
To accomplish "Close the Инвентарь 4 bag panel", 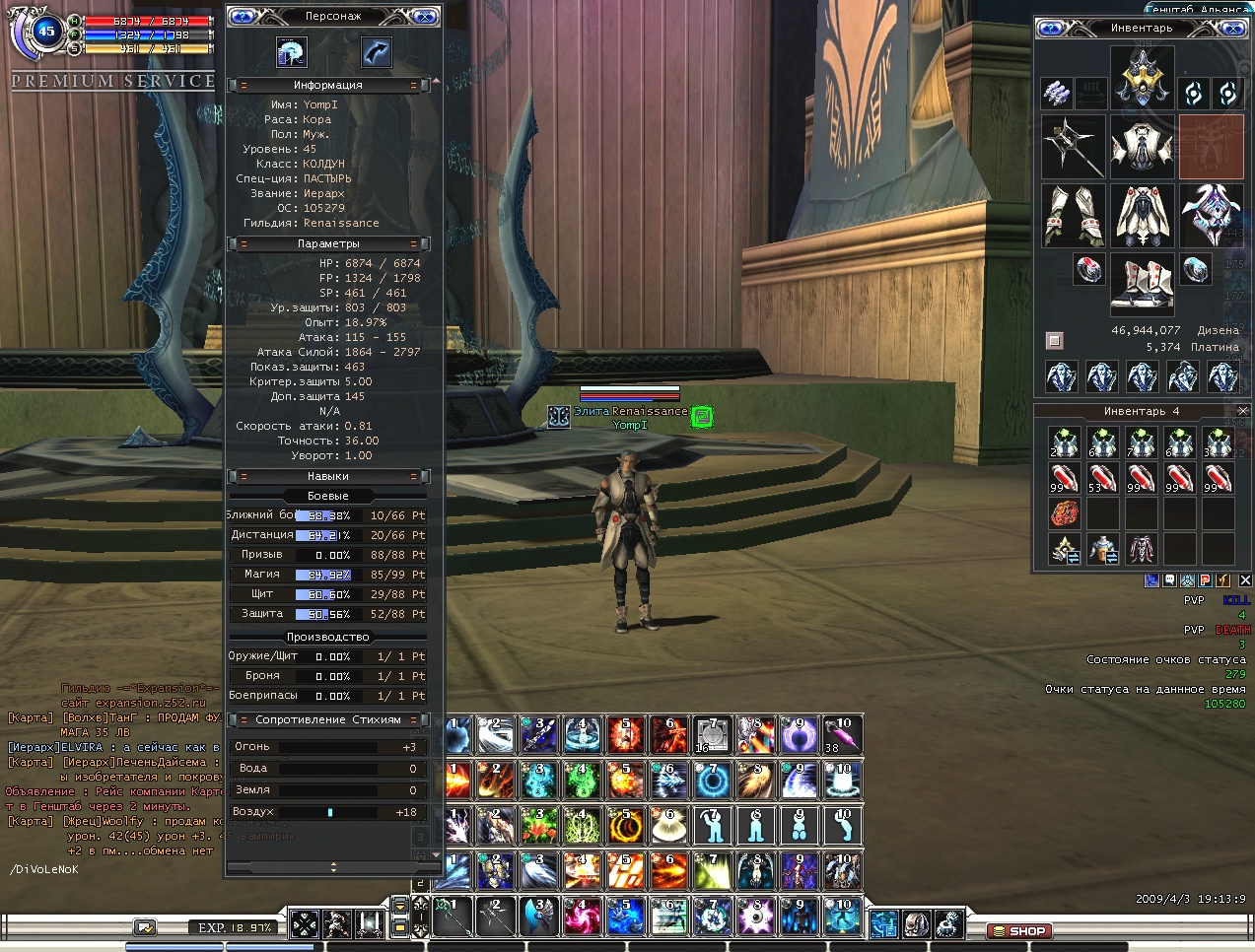I will [x=1242, y=411].
